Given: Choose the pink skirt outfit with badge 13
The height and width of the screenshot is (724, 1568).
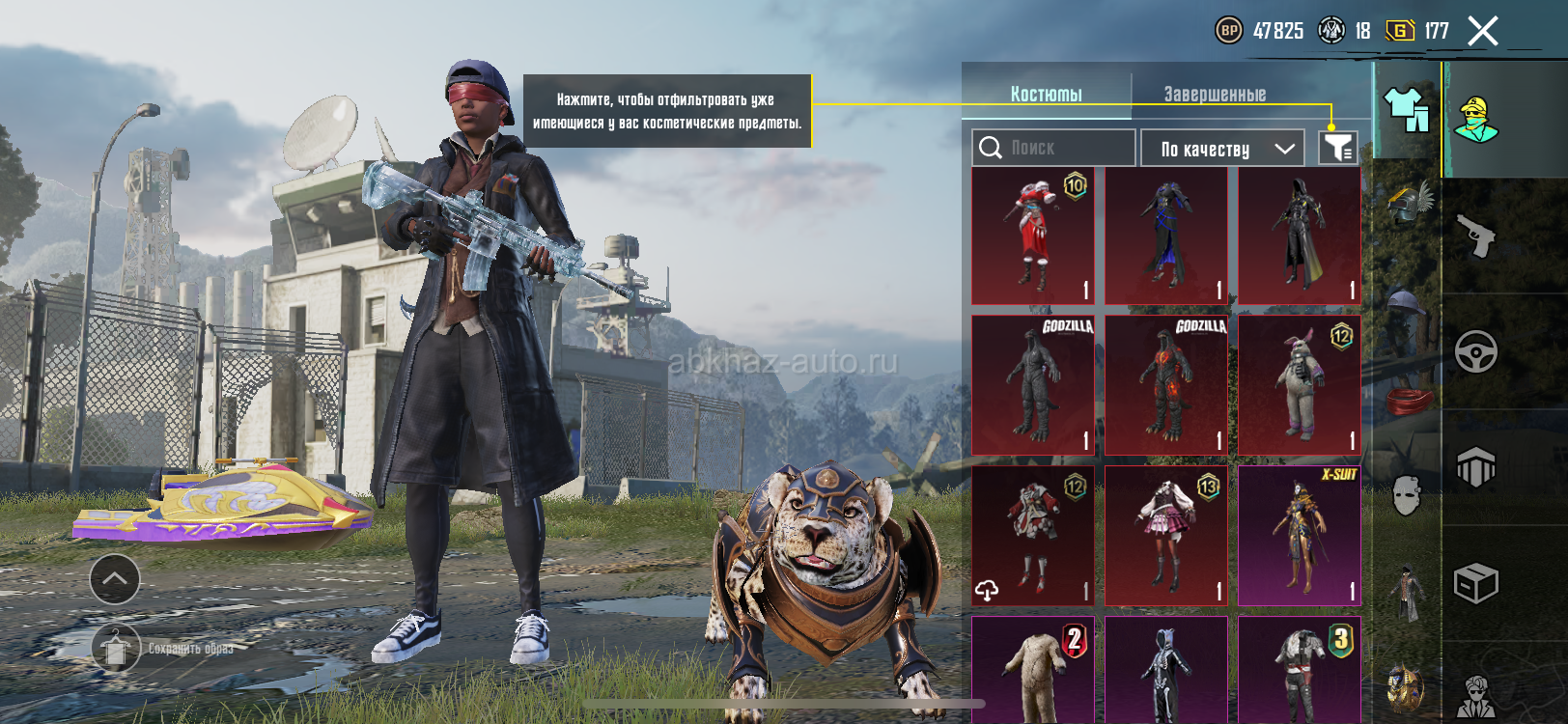Looking at the screenshot, I should [x=1166, y=536].
